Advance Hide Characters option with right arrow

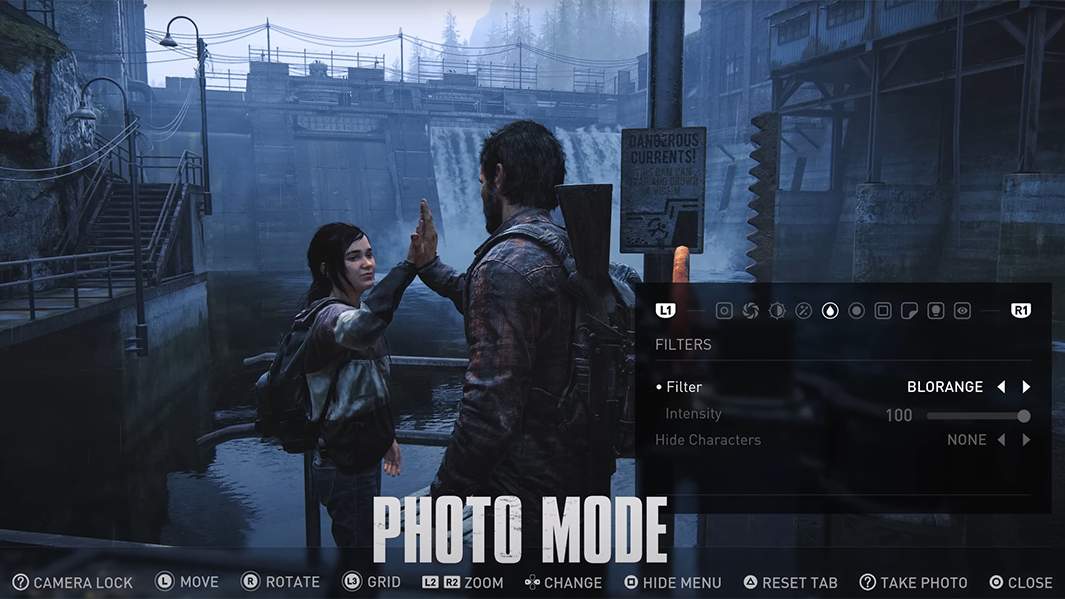pyautogui.click(x=1026, y=440)
